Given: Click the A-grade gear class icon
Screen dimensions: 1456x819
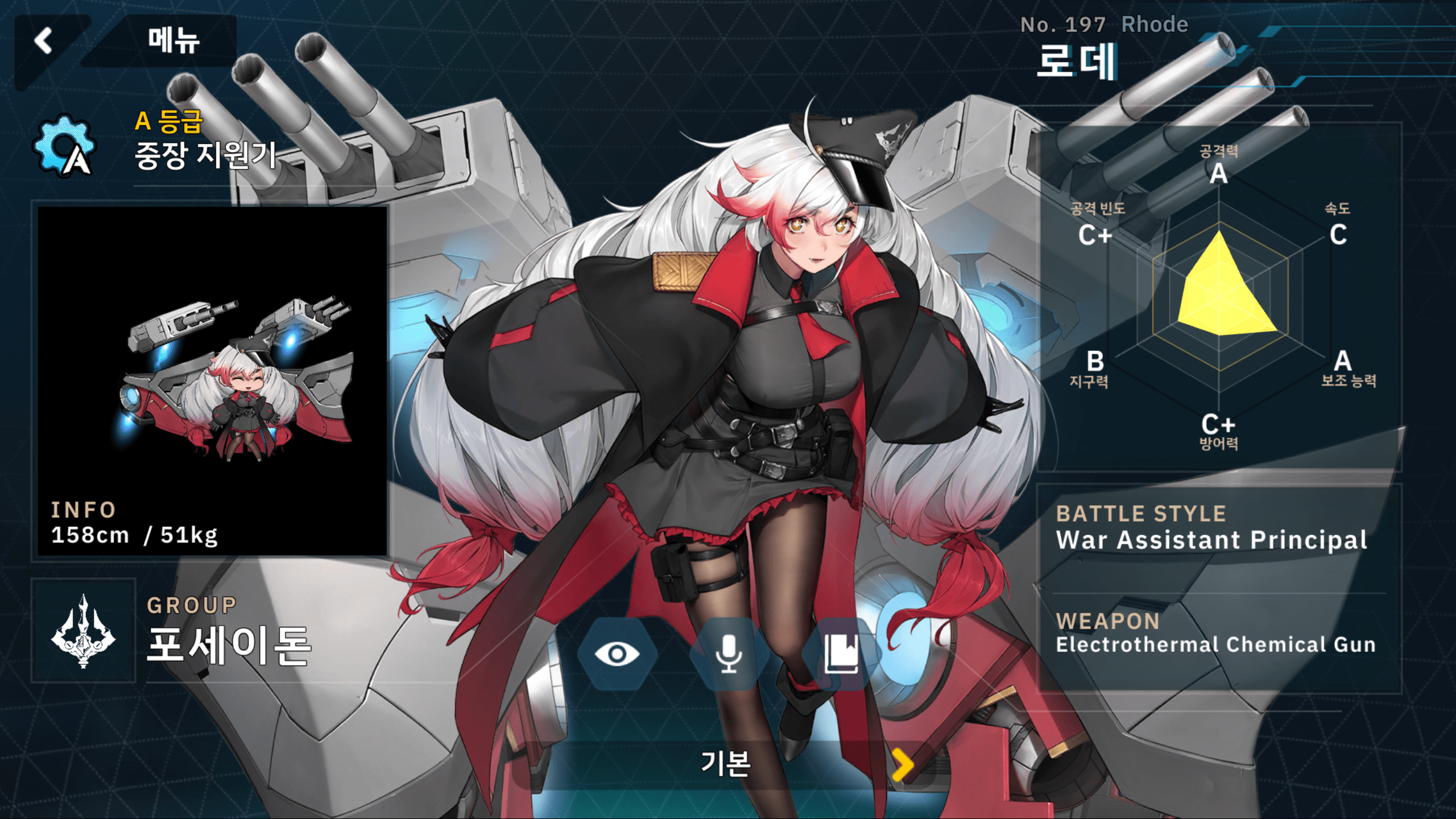Looking at the screenshot, I should [x=65, y=146].
